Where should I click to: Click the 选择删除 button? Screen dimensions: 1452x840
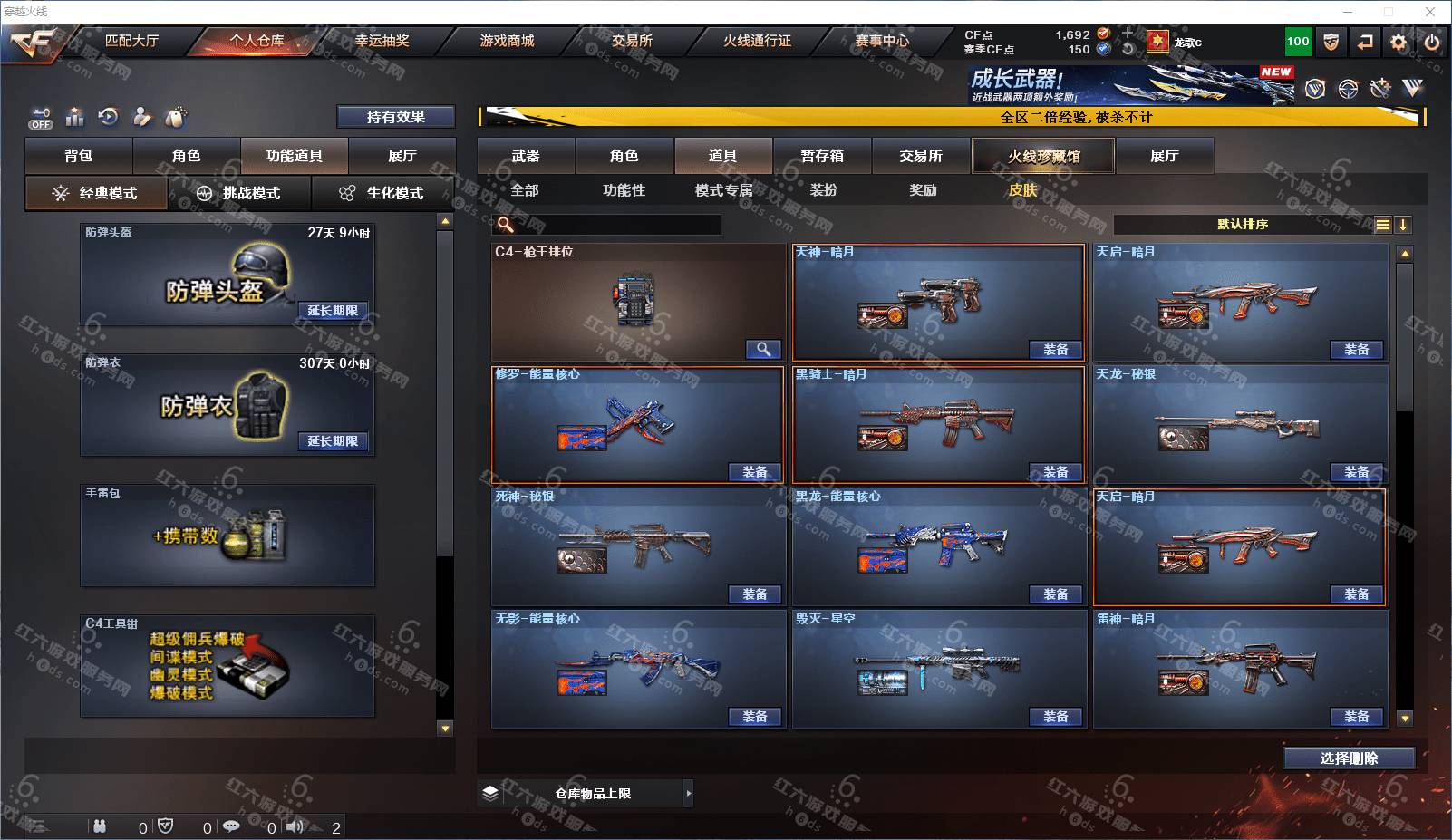(x=1349, y=758)
